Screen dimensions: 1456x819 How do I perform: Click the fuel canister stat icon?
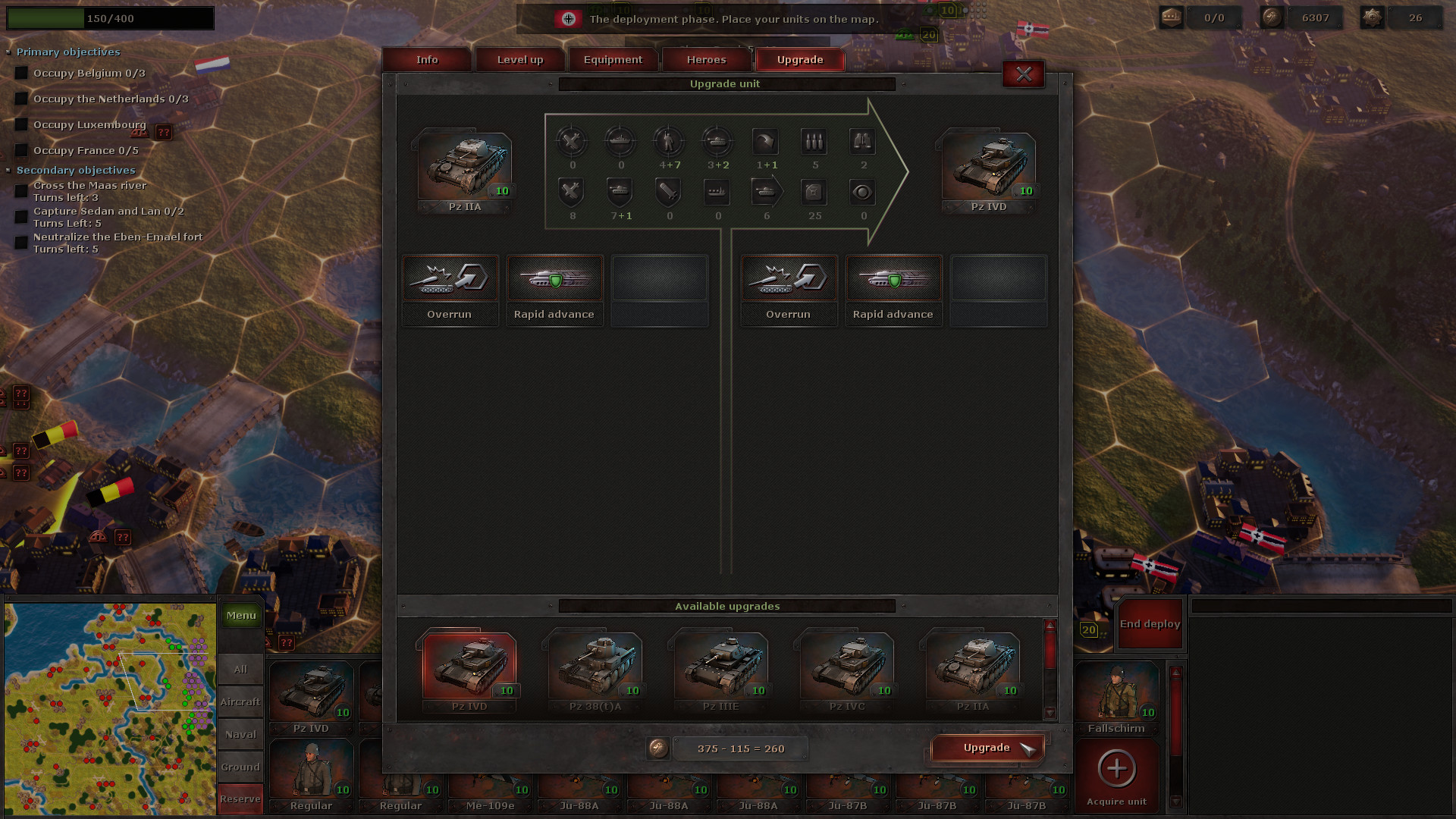(814, 192)
